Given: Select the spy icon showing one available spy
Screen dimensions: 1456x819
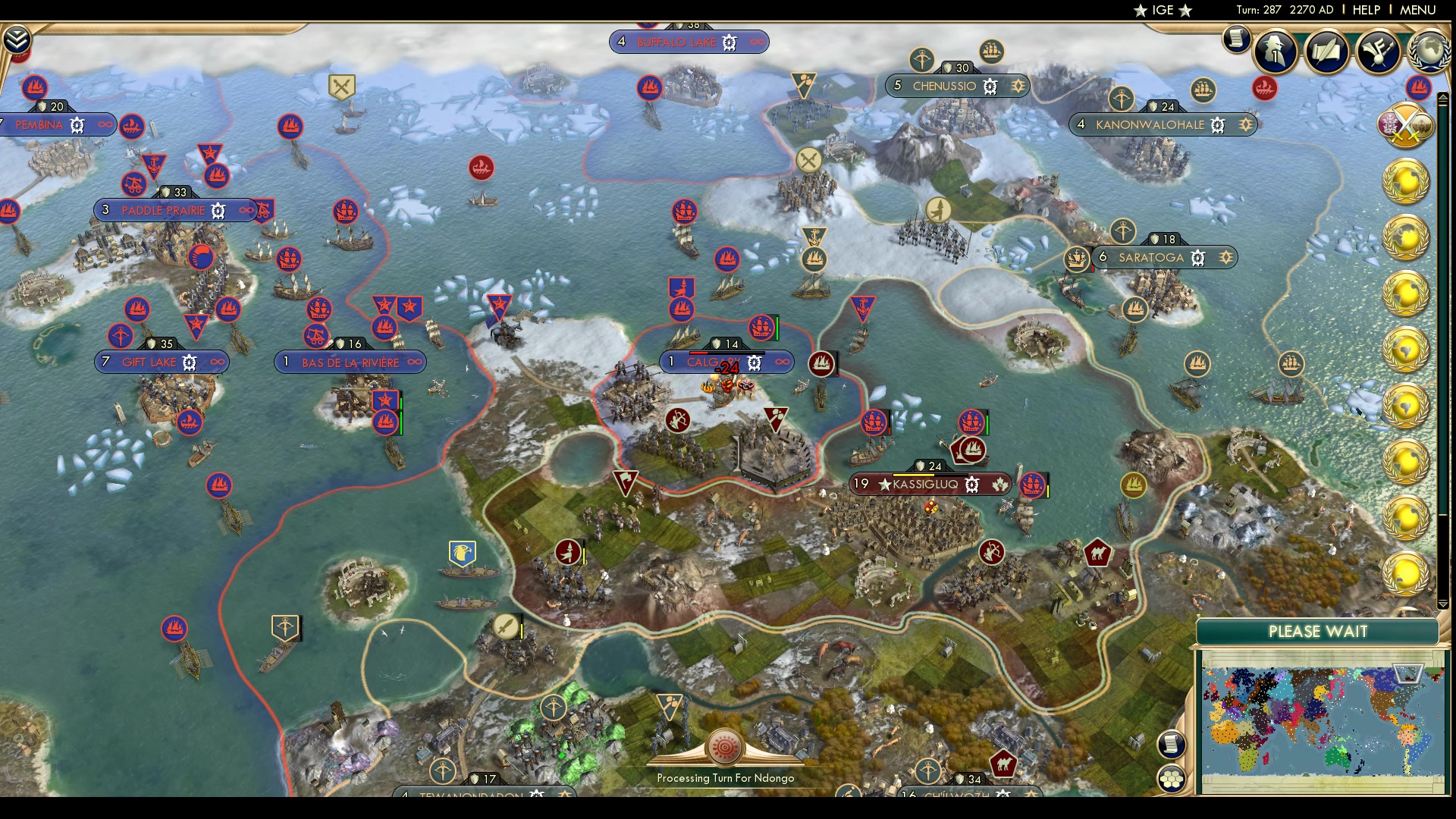Looking at the screenshot, I should [x=1275, y=52].
